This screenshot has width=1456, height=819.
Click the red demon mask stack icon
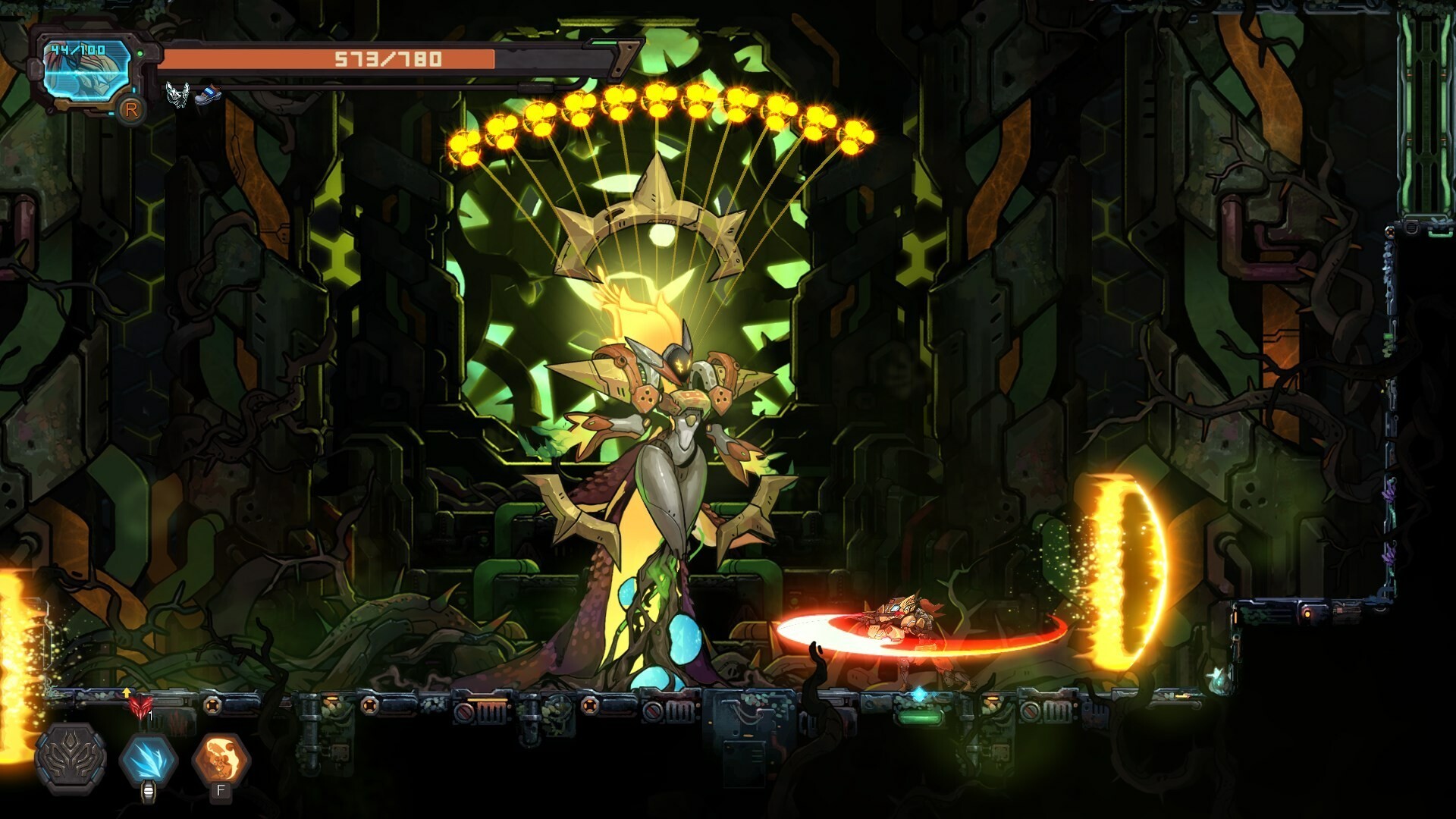tap(140, 707)
